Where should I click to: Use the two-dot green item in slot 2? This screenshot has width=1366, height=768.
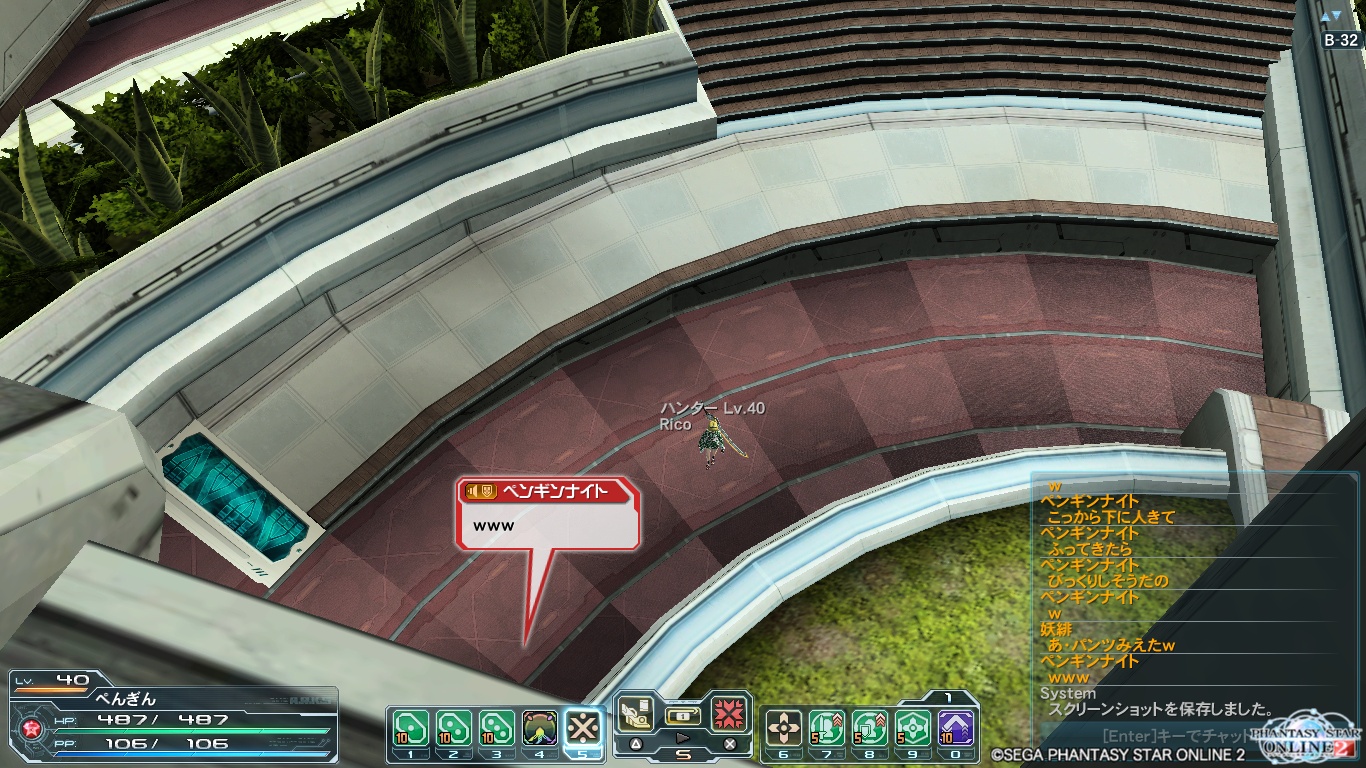453,727
